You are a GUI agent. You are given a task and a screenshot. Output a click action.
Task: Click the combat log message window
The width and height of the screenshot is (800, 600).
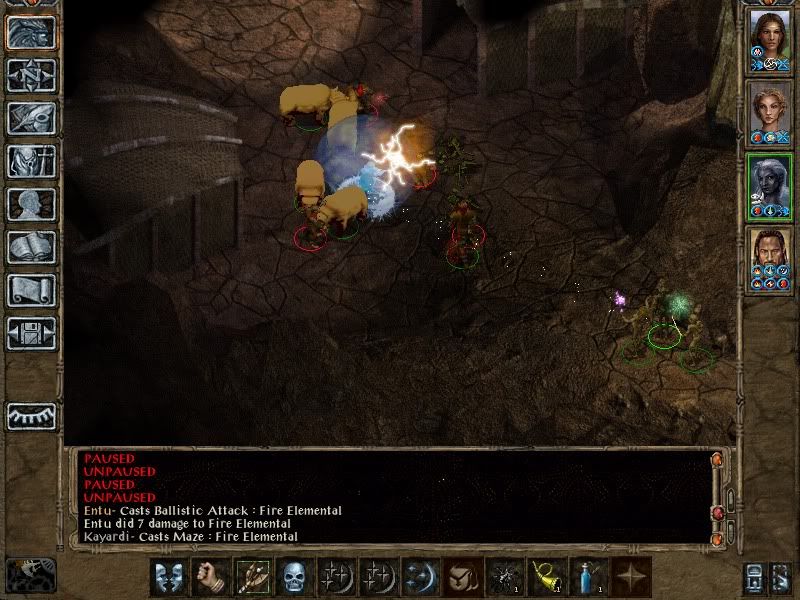coord(390,497)
